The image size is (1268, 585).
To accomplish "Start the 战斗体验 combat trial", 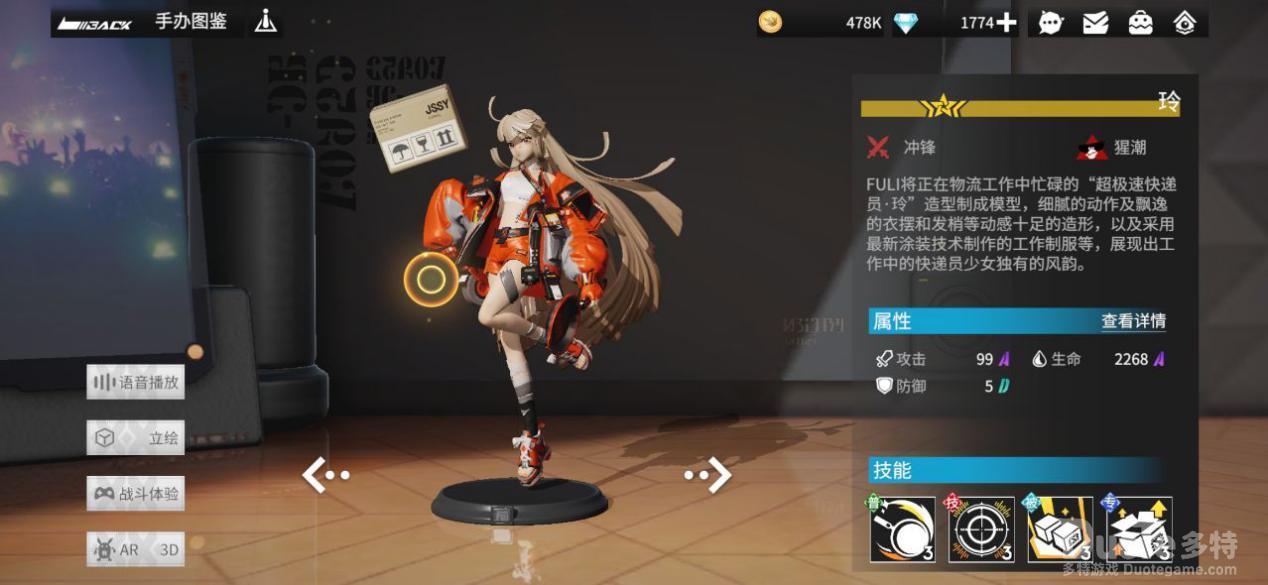I will click(x=136, y=494).
